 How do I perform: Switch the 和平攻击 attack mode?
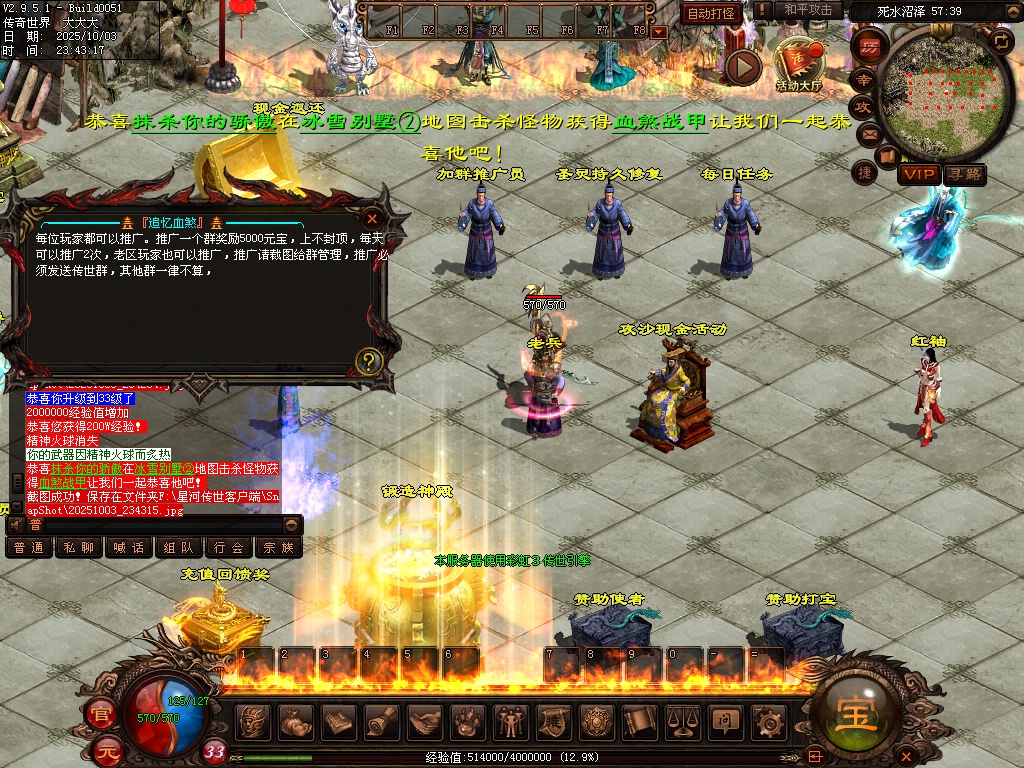point(808,10)
